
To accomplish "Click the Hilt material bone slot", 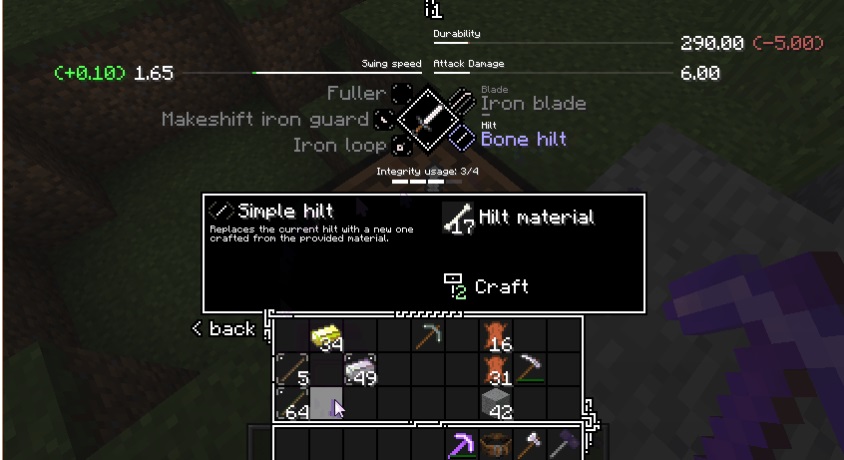I will (x=460, y=218).
